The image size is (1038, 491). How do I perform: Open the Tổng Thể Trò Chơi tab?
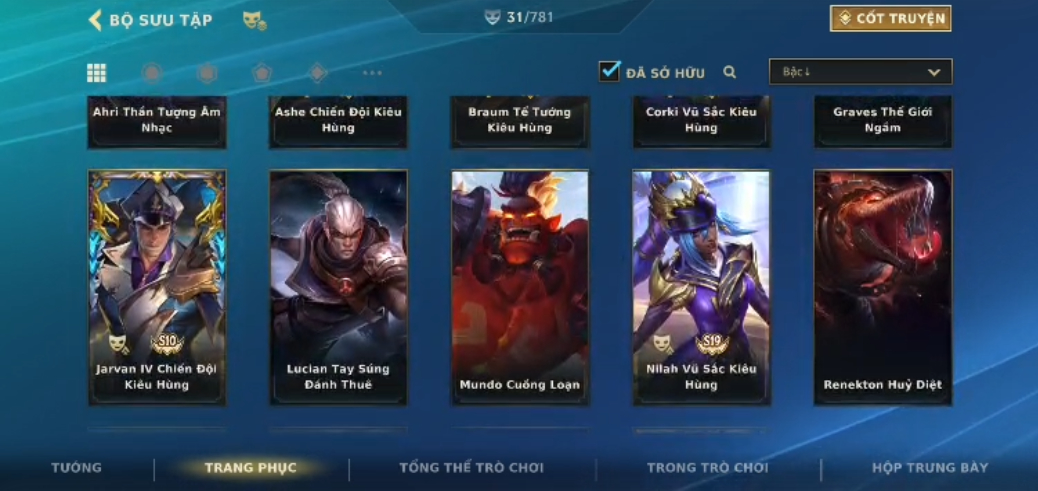tap(471, 468)
